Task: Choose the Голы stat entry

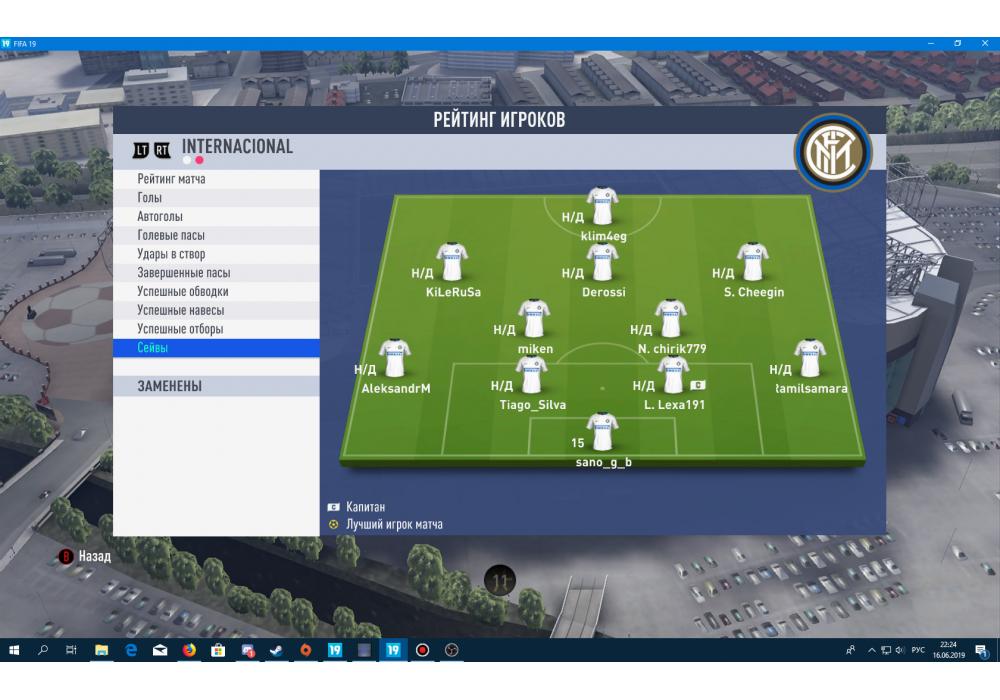Action: pyautogui.click(x=150, y=198)
